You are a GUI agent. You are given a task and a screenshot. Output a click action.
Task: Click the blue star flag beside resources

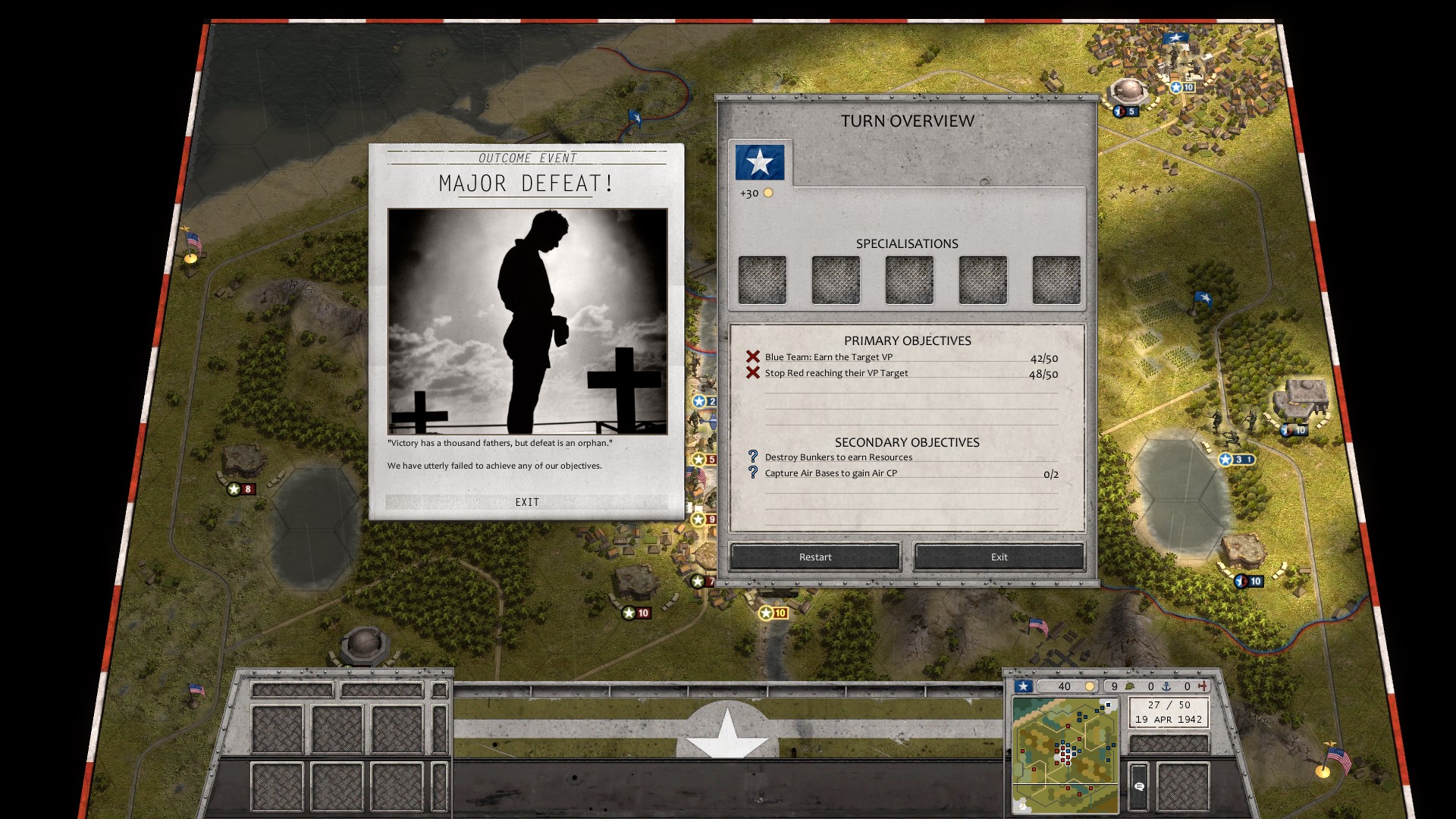click(x=1024, y=686)
